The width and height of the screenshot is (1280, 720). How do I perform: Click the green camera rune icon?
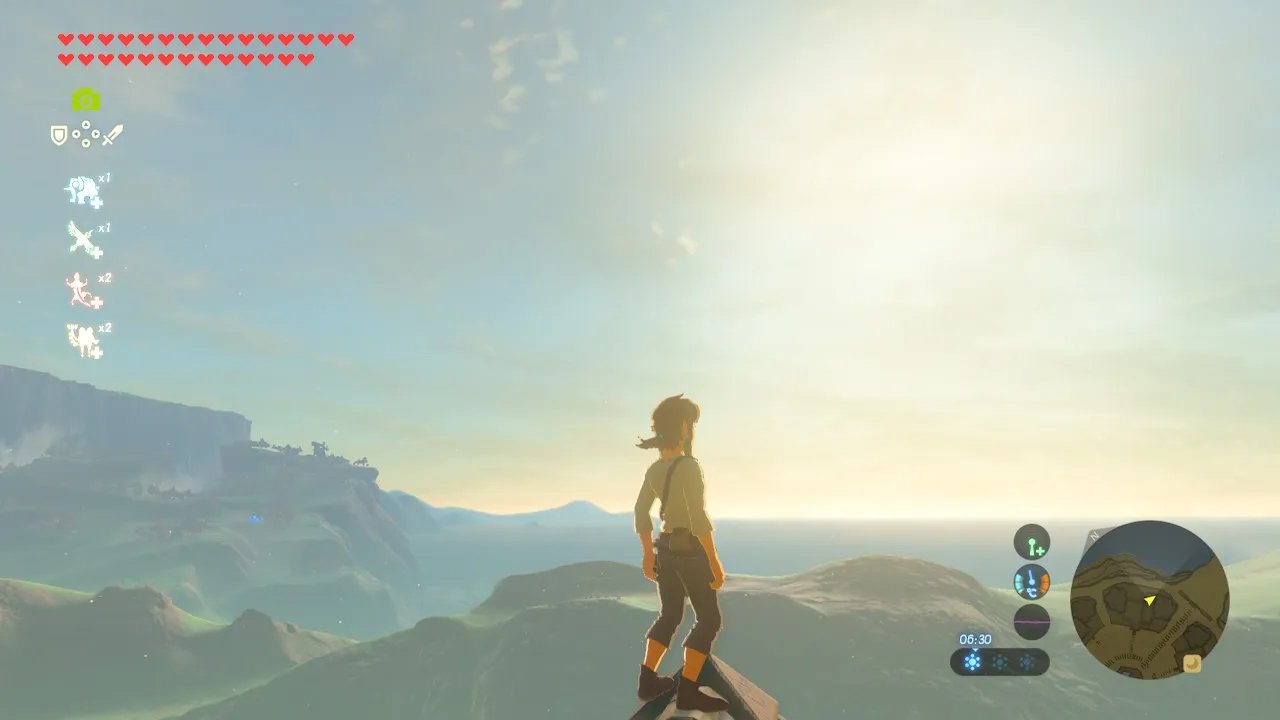click(x=86, y=99)
